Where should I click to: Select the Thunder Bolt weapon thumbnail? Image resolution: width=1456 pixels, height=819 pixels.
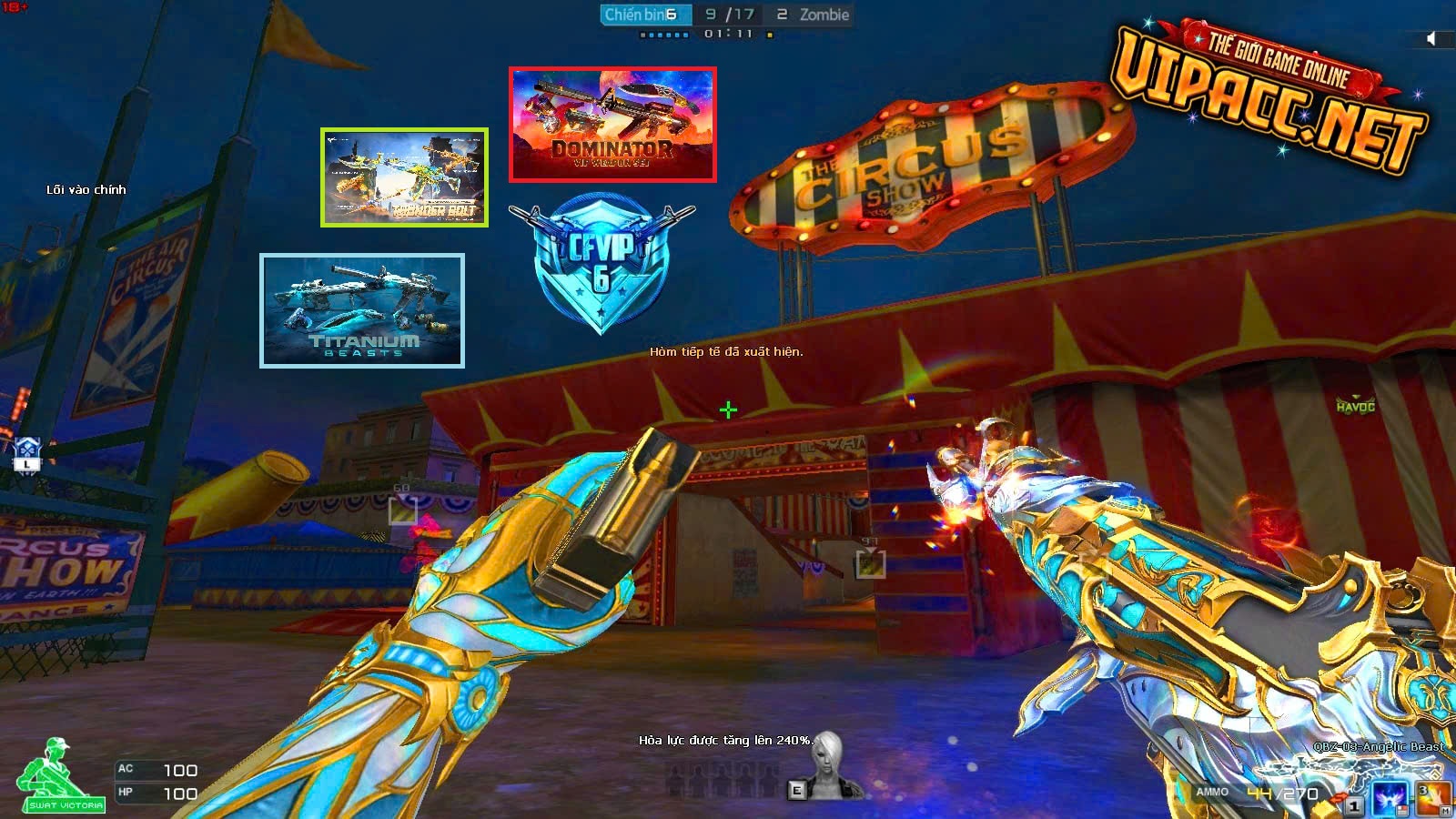point(404,177)
